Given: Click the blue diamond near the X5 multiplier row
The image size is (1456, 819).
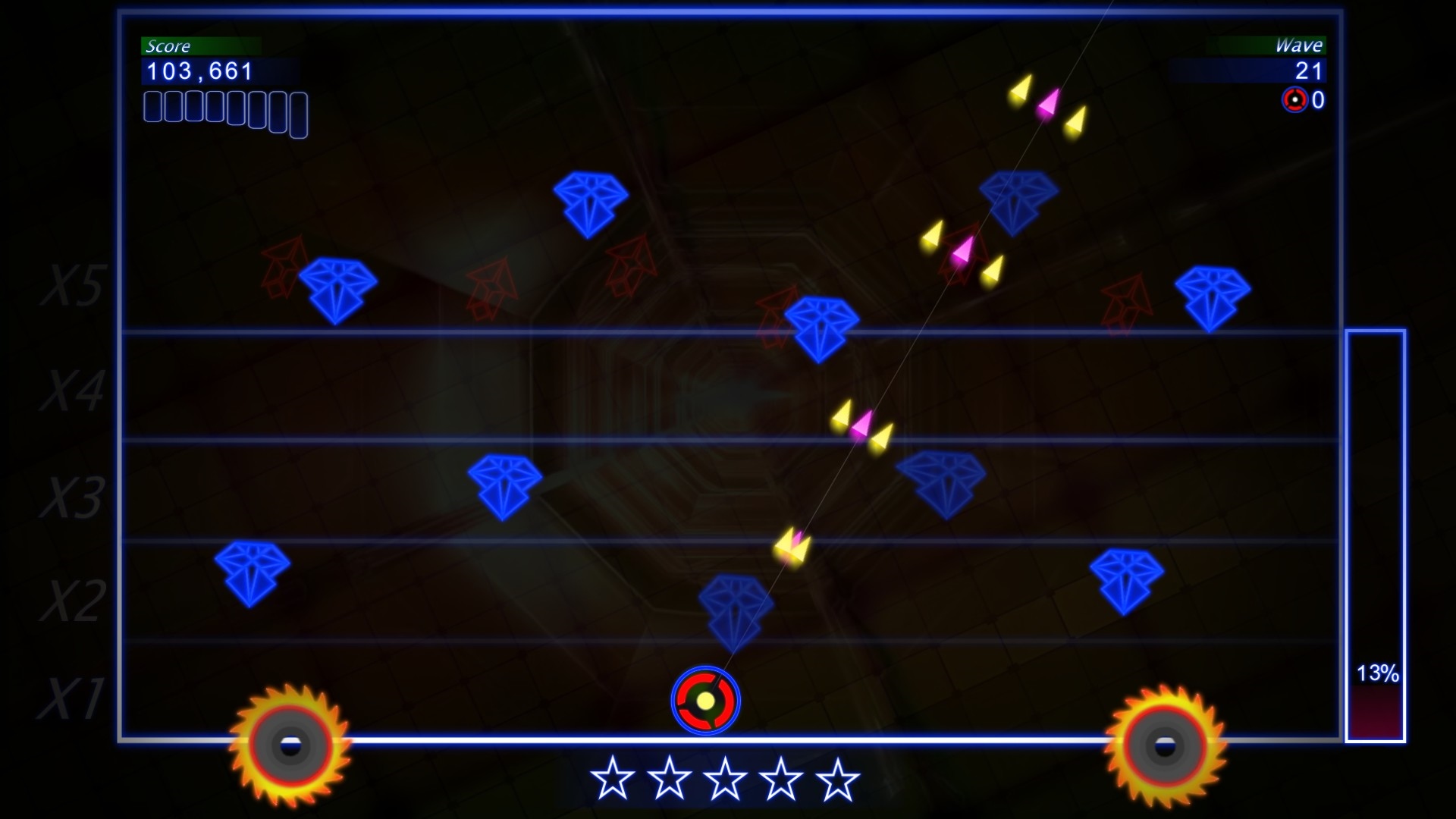Looking at the screenshot, I should coord(340,288).
